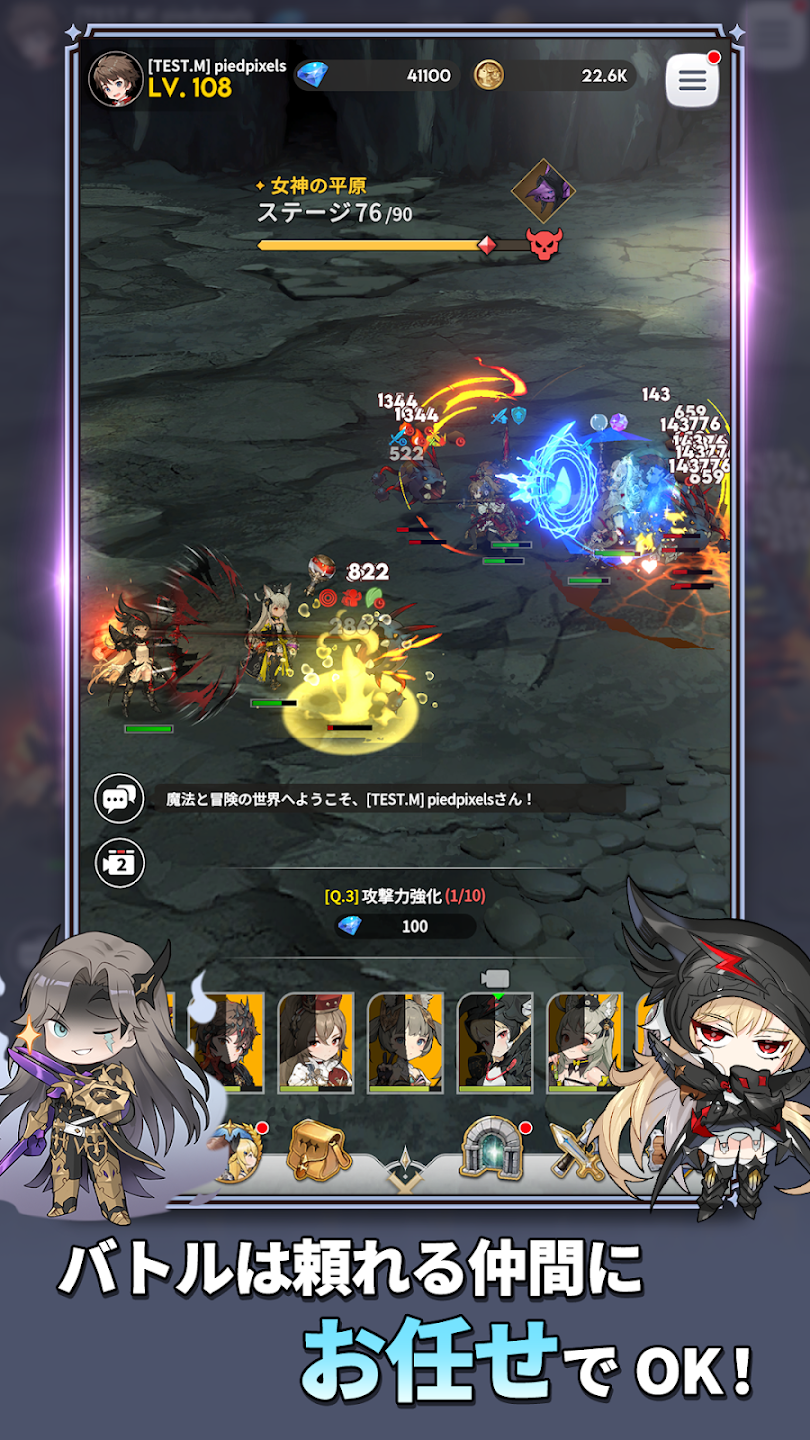Select the cat-eared silver-haired hero portrait

(x=584, y=1041)
